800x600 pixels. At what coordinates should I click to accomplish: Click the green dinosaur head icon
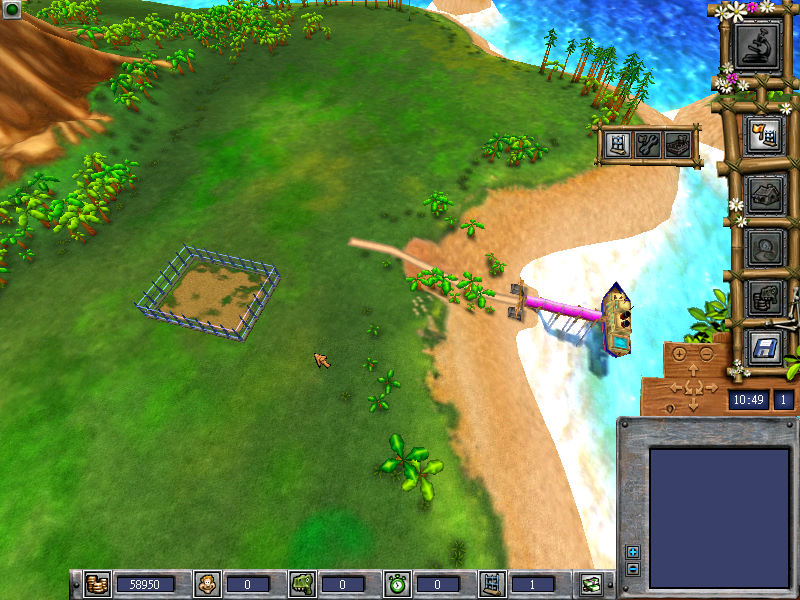(x=303, y=583)
